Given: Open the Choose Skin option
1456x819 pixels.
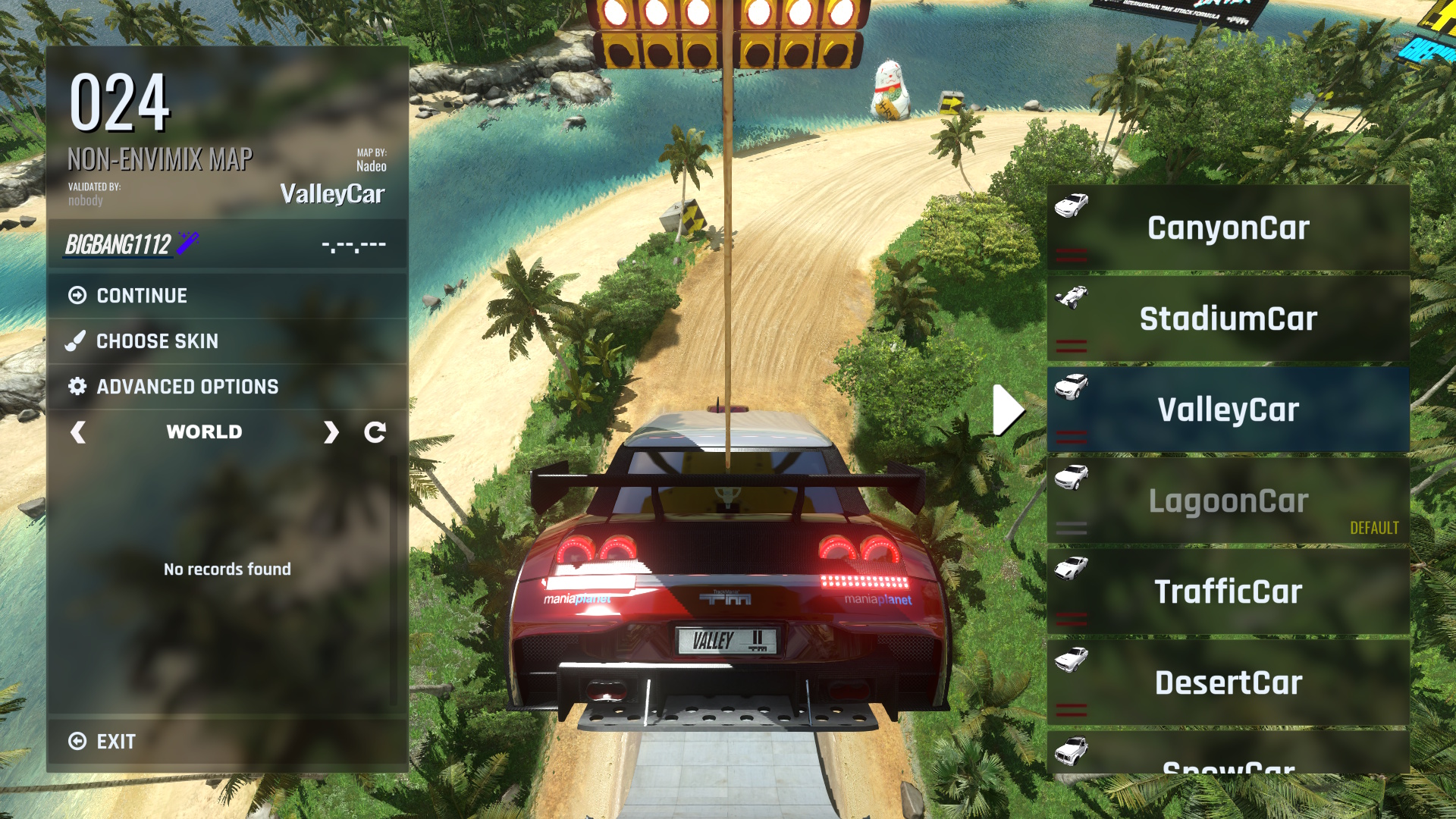Looking at the screenshot, I should (157, 341).
